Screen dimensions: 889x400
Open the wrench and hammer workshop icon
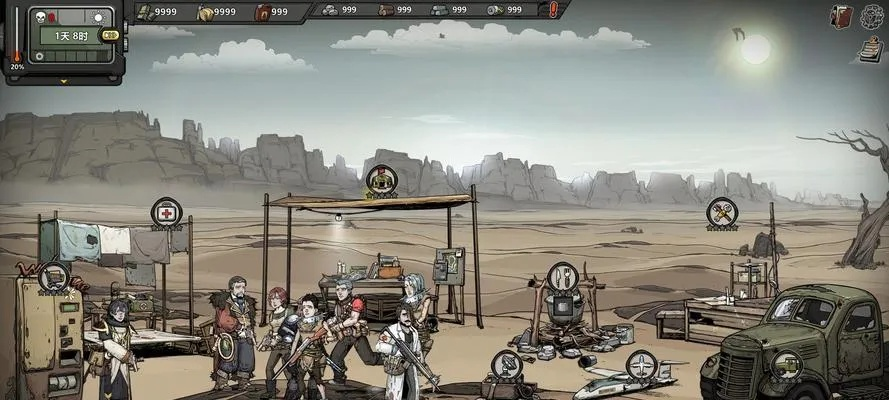[721, 212]
